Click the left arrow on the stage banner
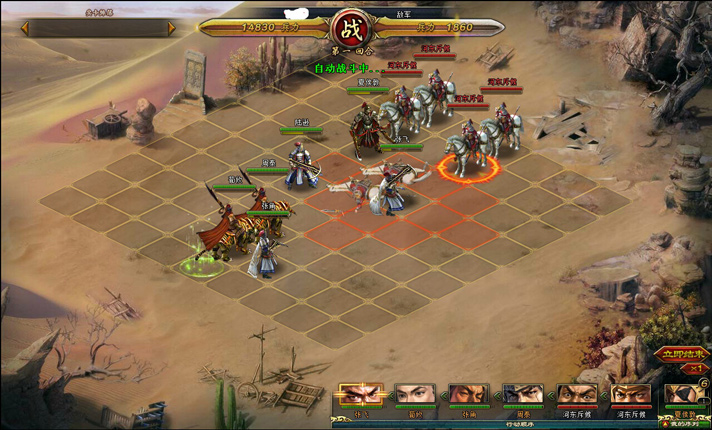Image resolution: width=712 pixels, height=430 pixels. click(x=27, y=28)
